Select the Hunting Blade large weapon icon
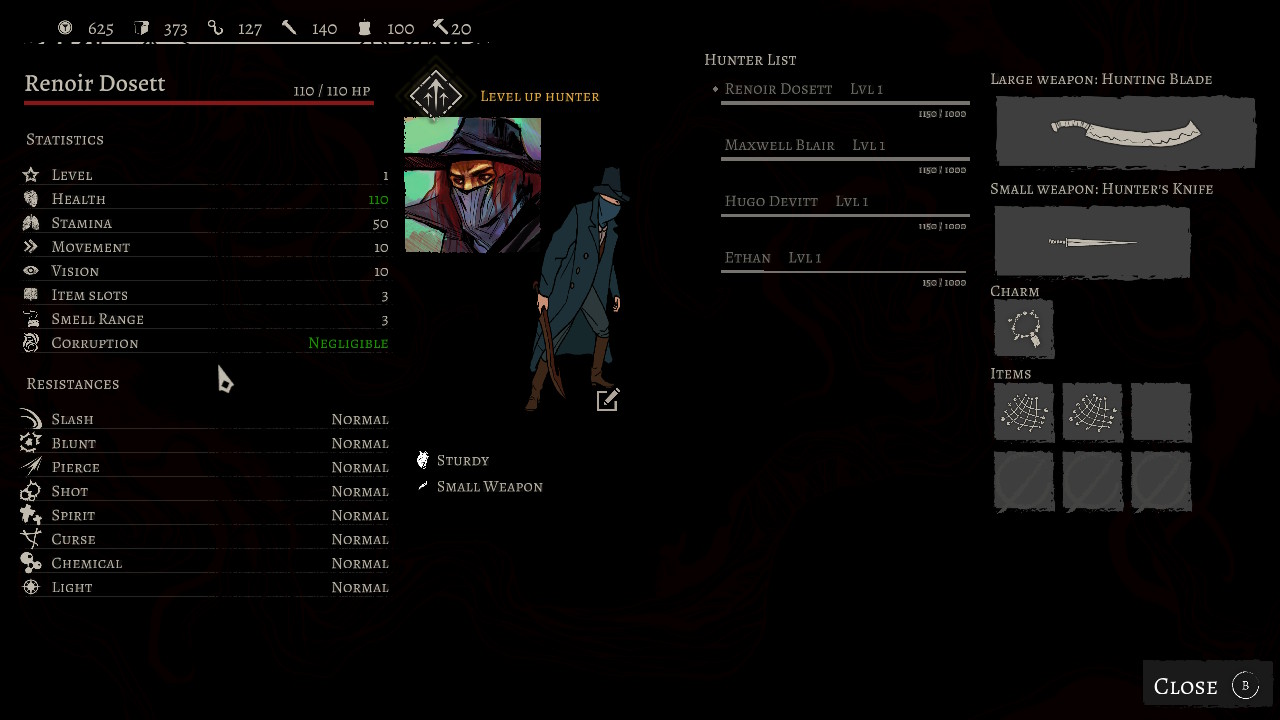The width and height of the screenshot is (1280, 720). (x=1124, y=131)
